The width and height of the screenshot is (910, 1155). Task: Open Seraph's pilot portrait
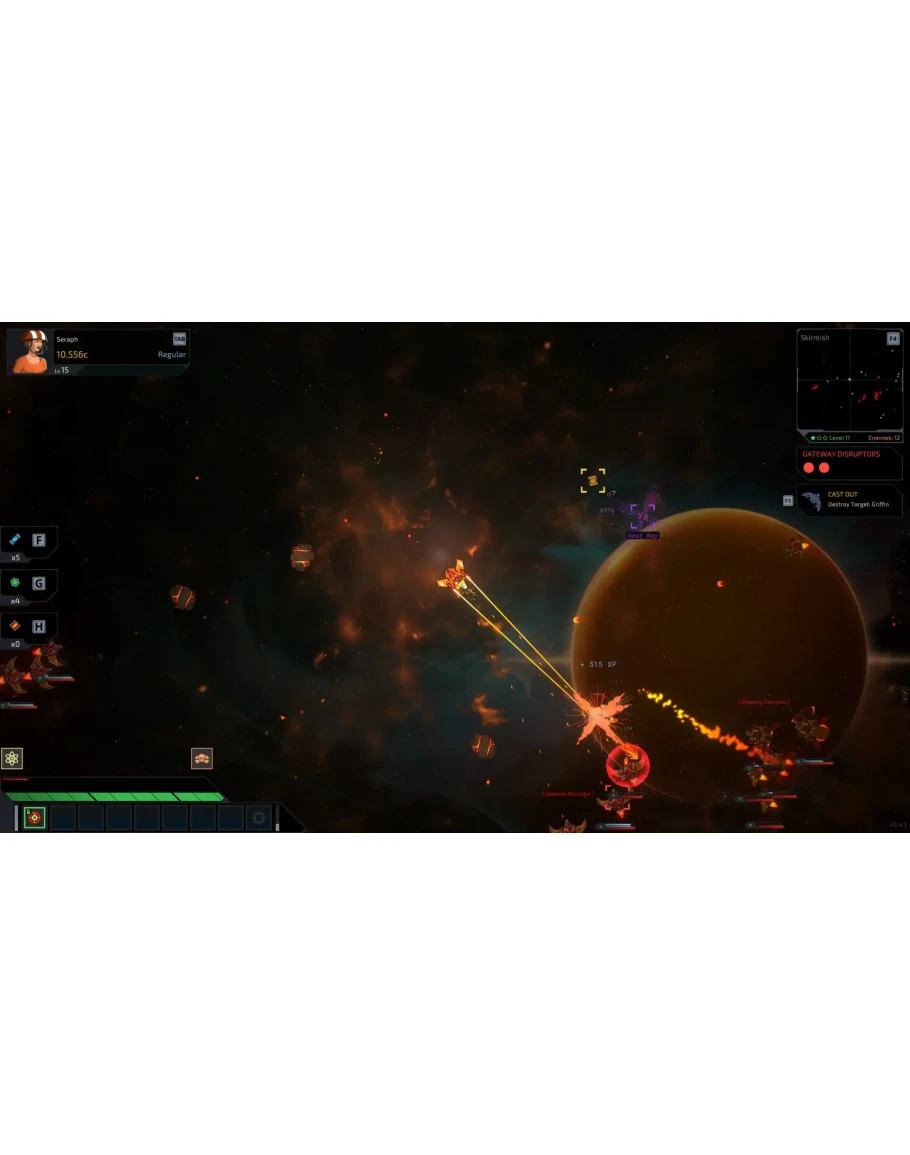coord(27,351)
